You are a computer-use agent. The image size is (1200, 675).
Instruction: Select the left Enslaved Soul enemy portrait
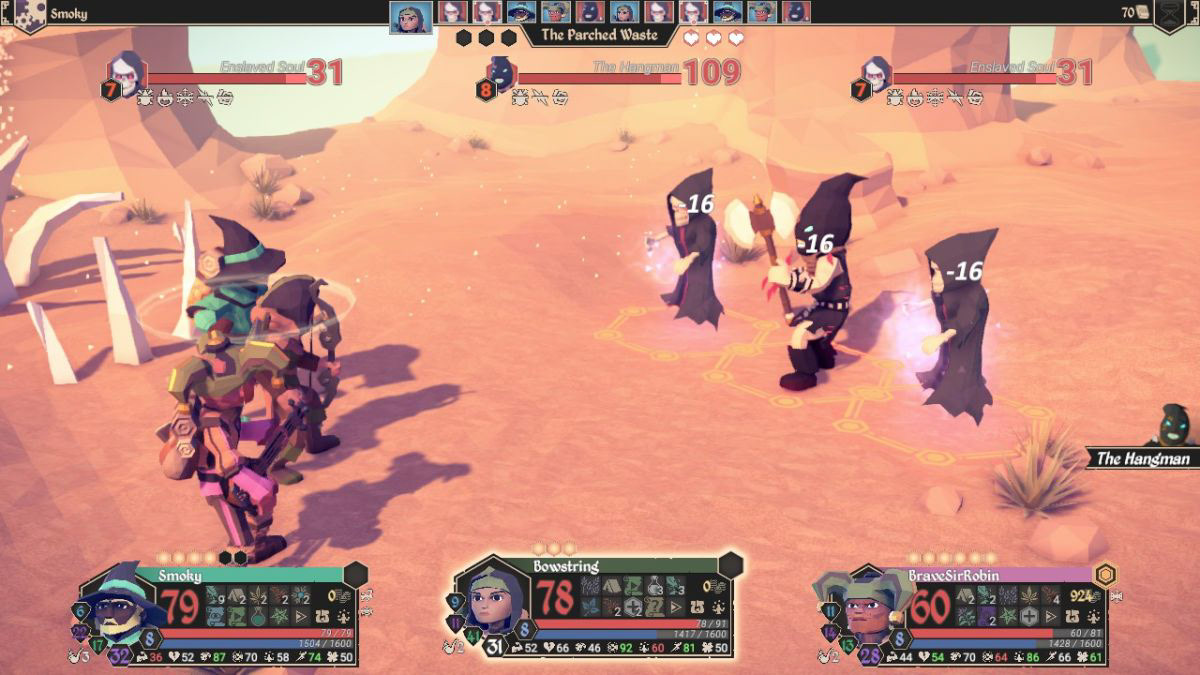coord(127,70)
